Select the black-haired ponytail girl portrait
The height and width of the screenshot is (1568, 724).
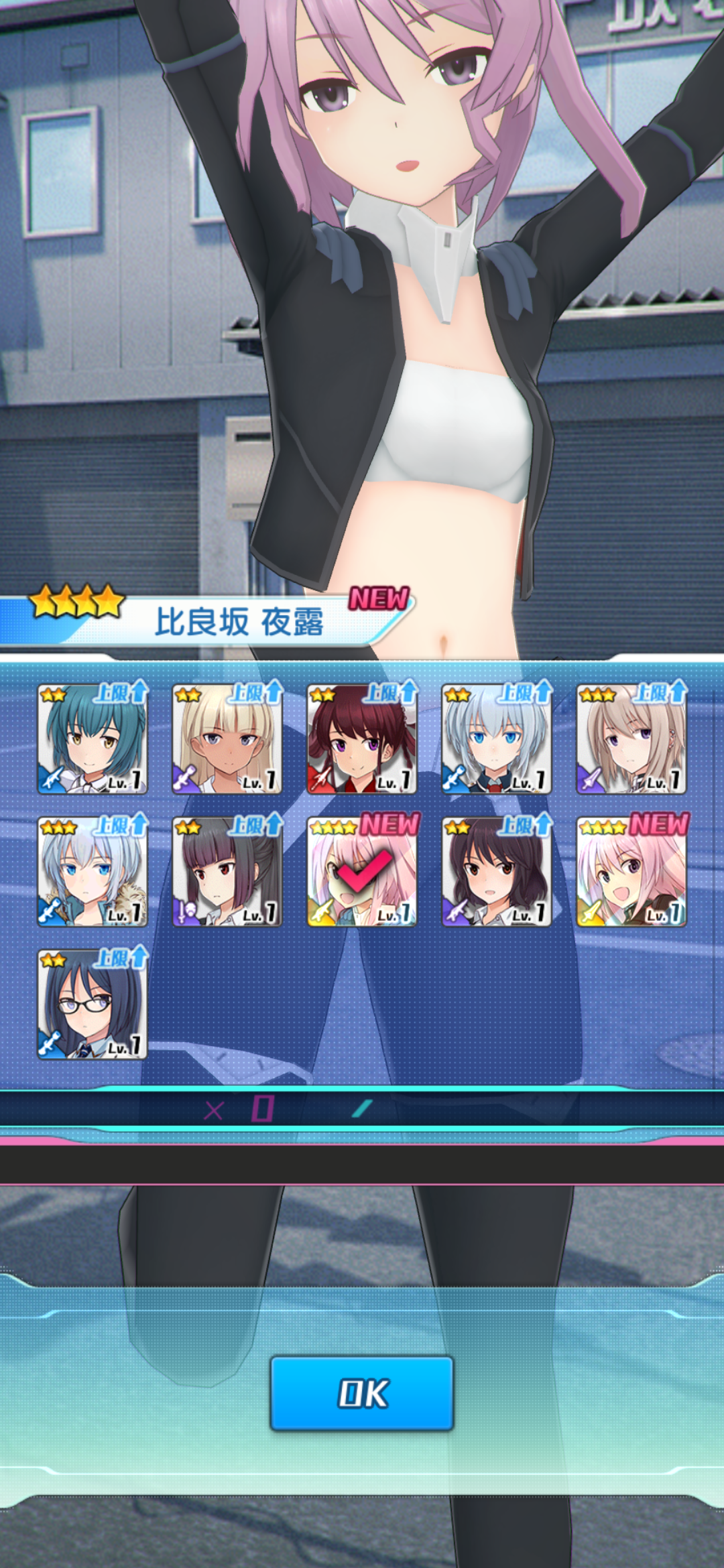(227, 872)
